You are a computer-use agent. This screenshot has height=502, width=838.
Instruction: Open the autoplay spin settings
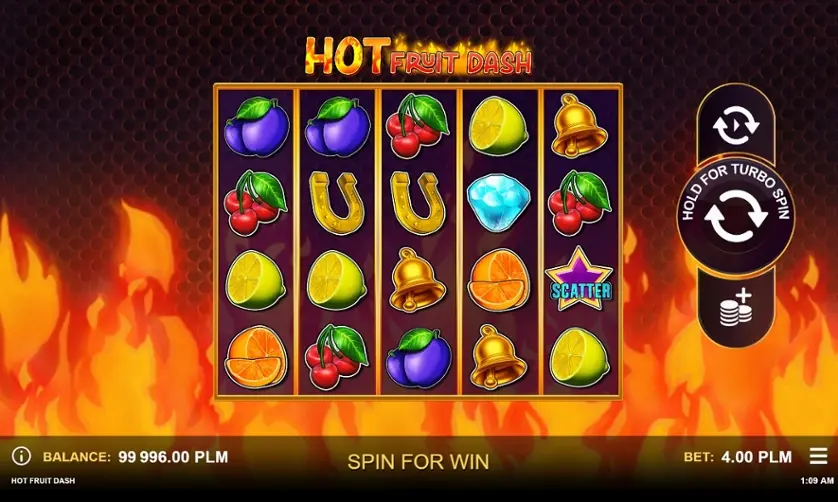[x=735, y=126]
